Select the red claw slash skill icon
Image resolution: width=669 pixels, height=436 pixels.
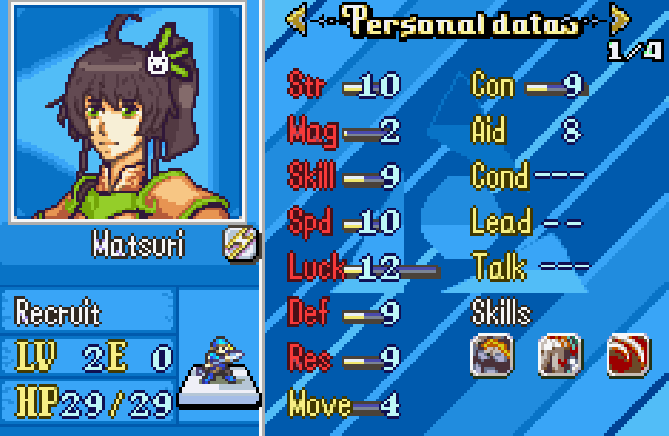point(628,354)
